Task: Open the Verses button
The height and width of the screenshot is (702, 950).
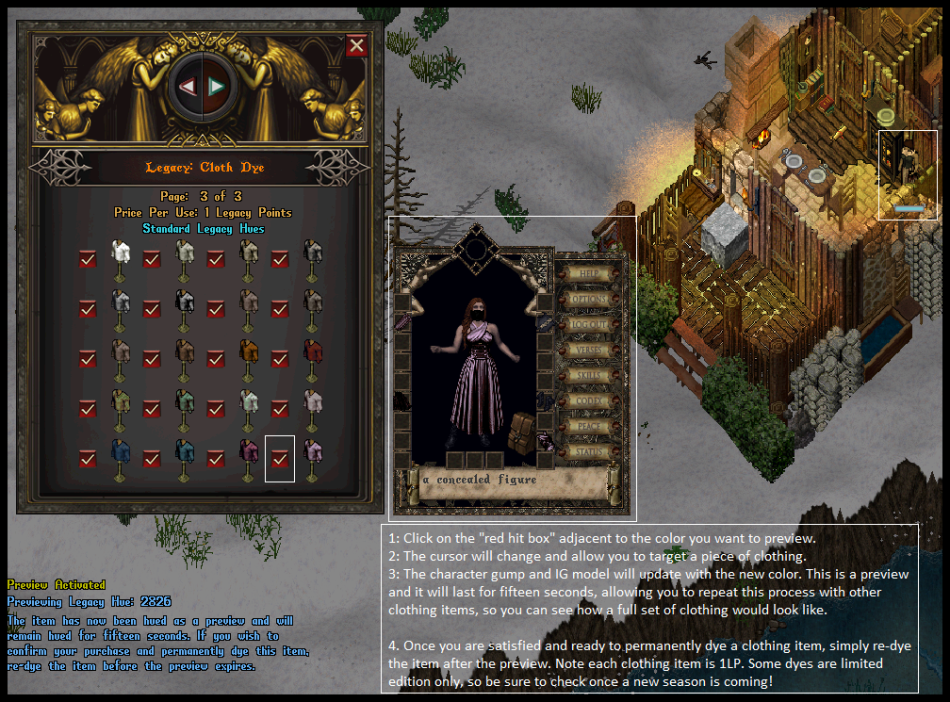Action: coord(590,351)
